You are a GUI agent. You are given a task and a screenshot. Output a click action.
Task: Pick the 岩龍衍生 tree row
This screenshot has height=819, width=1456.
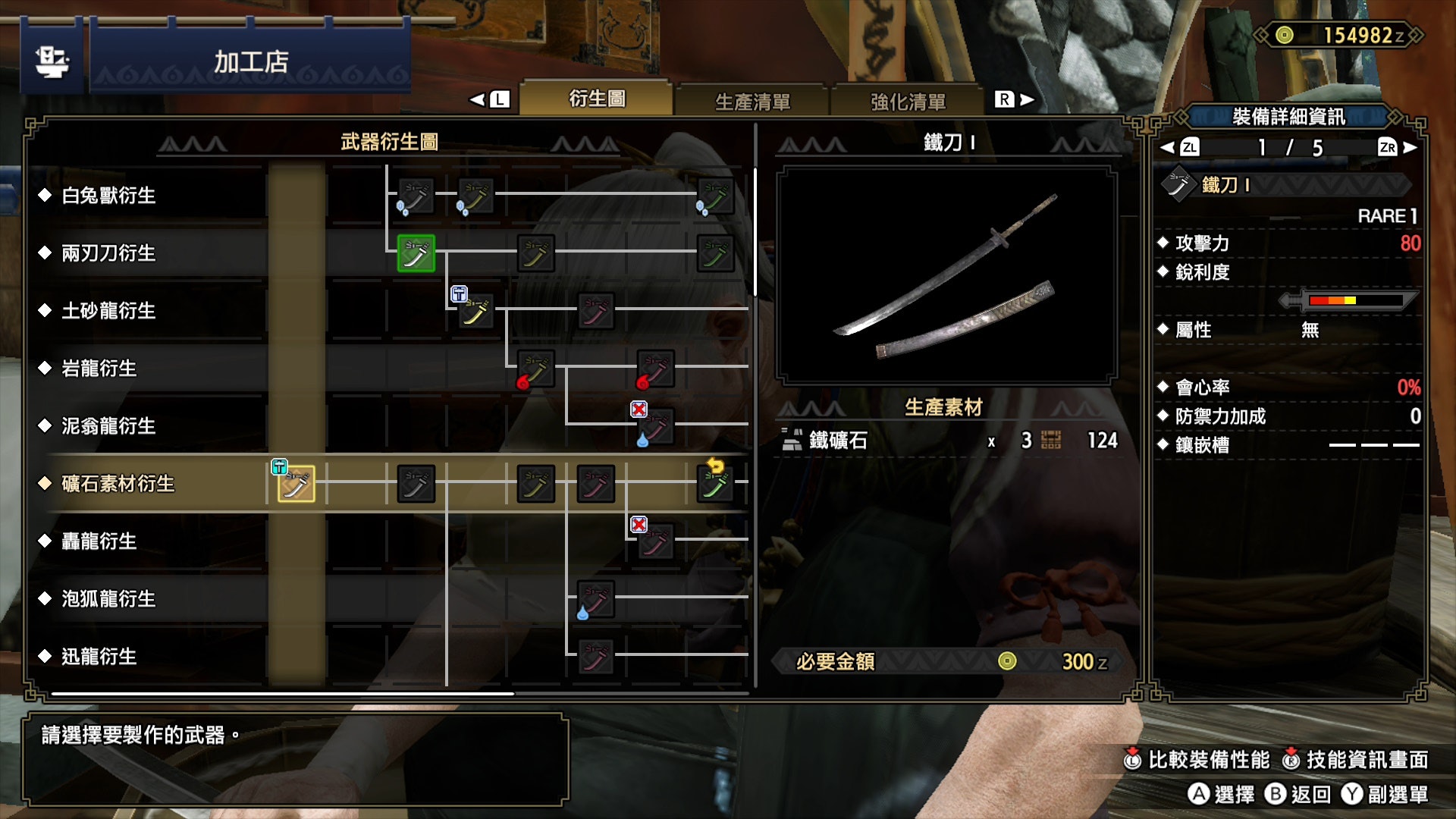[x=99, y=369]
